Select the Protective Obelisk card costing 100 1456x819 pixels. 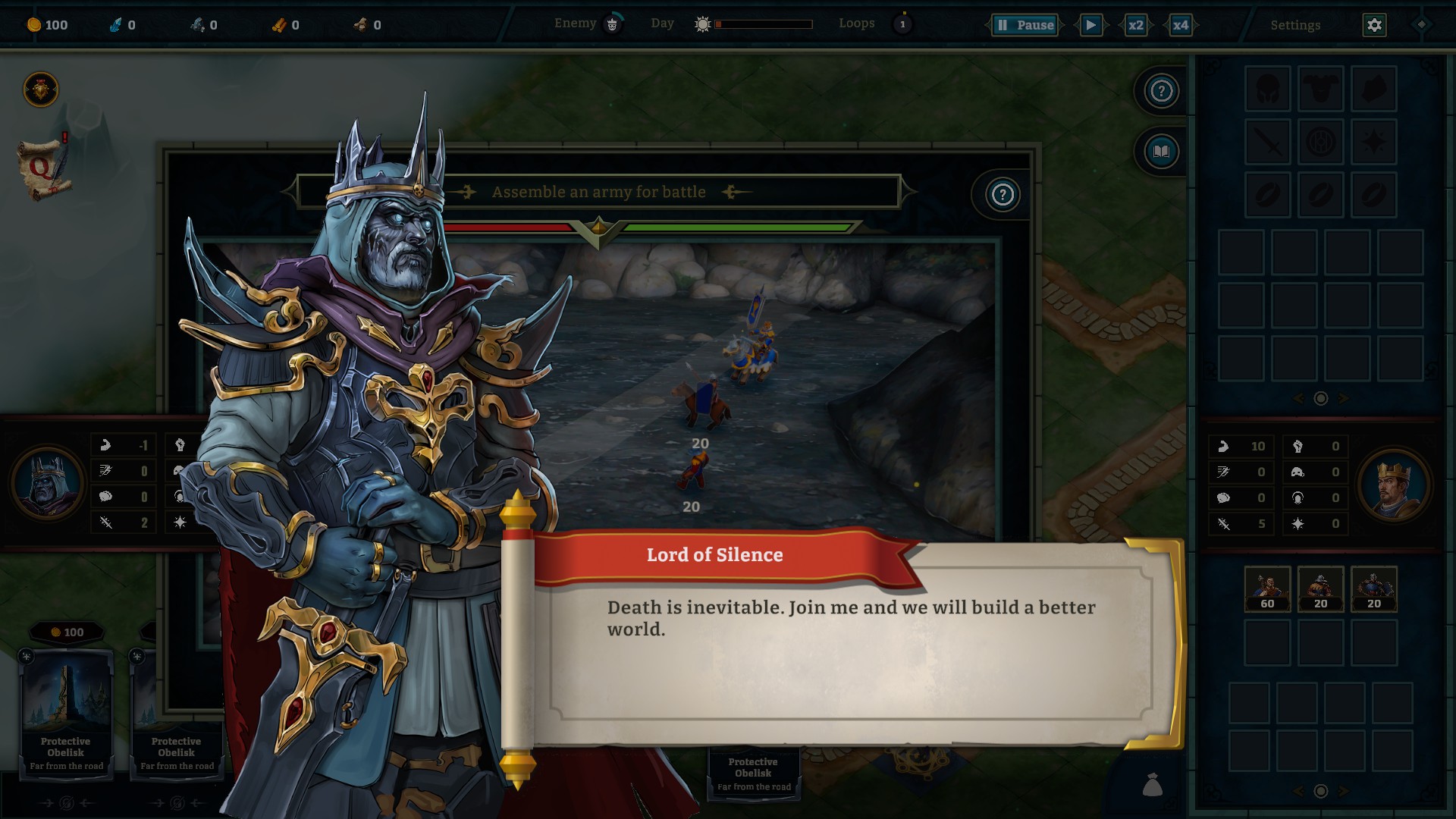[66, 709]
